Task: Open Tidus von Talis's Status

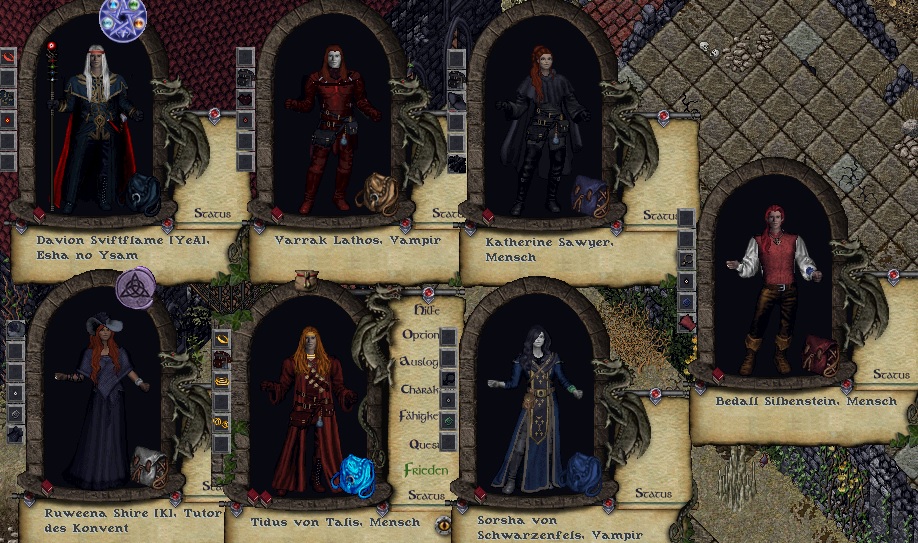Action: pos(427,496)
